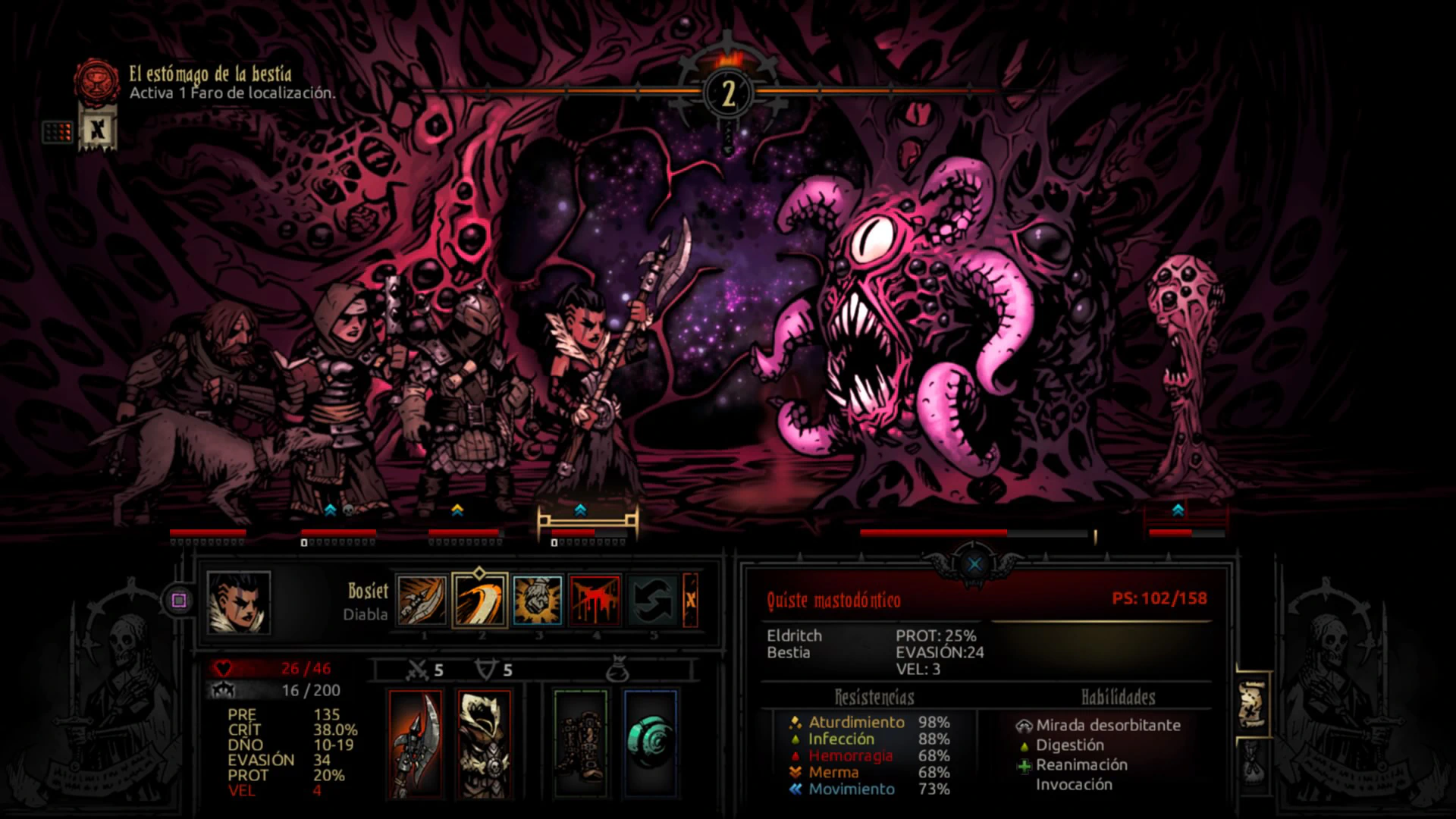Click the quest seal for El estómago de la bestia
Screen dimensions: 1456x819
[x=96, y=80]
